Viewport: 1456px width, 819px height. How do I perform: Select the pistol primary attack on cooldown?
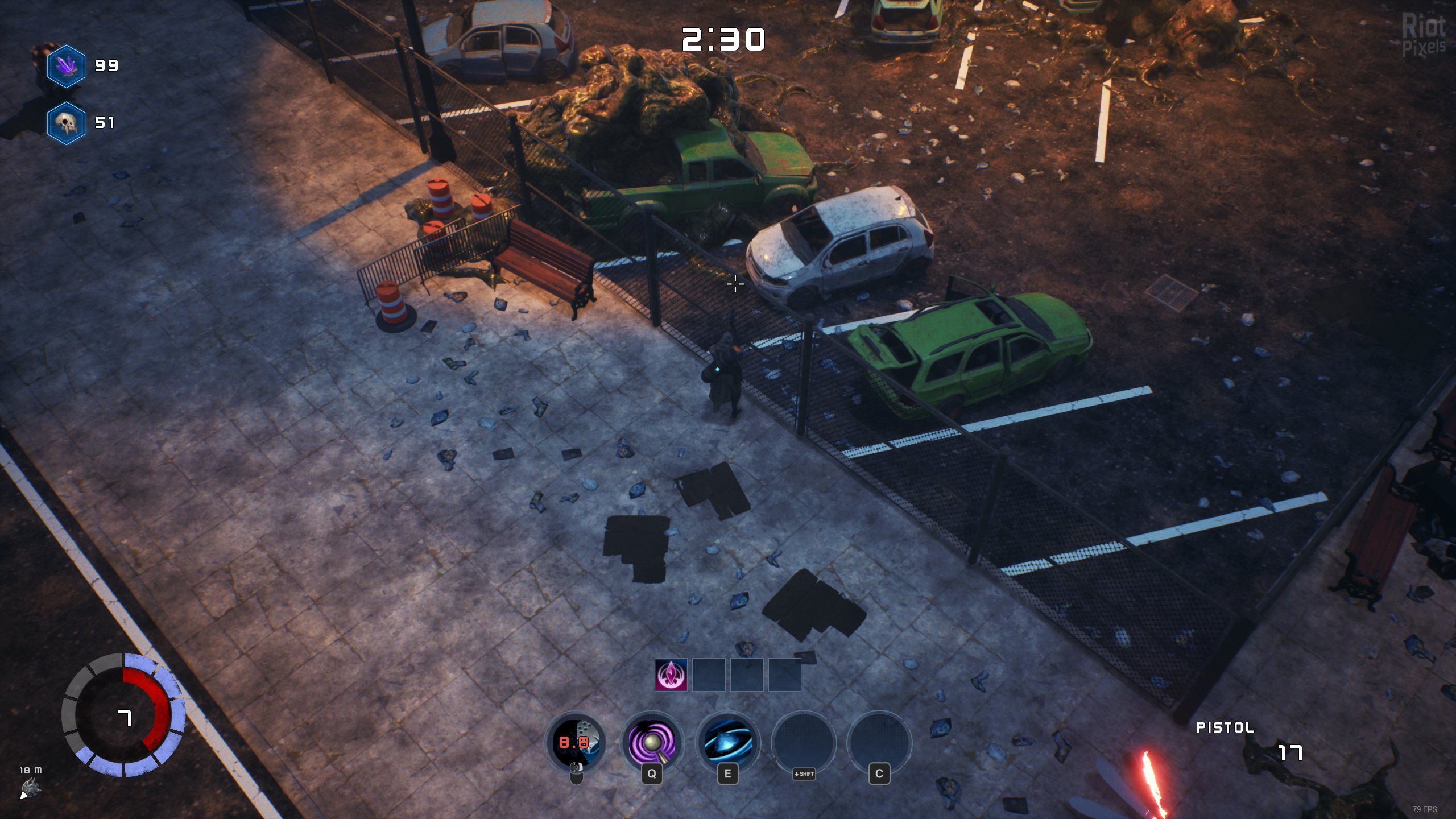point(576,743)
